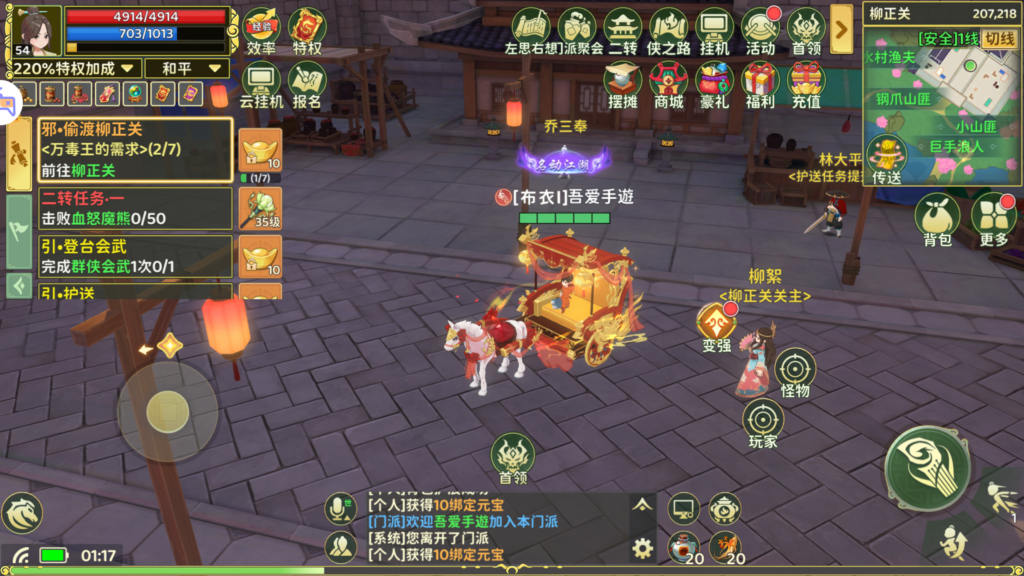
Task: Open the 豪礼 gift pack menu
Action: 715,83
